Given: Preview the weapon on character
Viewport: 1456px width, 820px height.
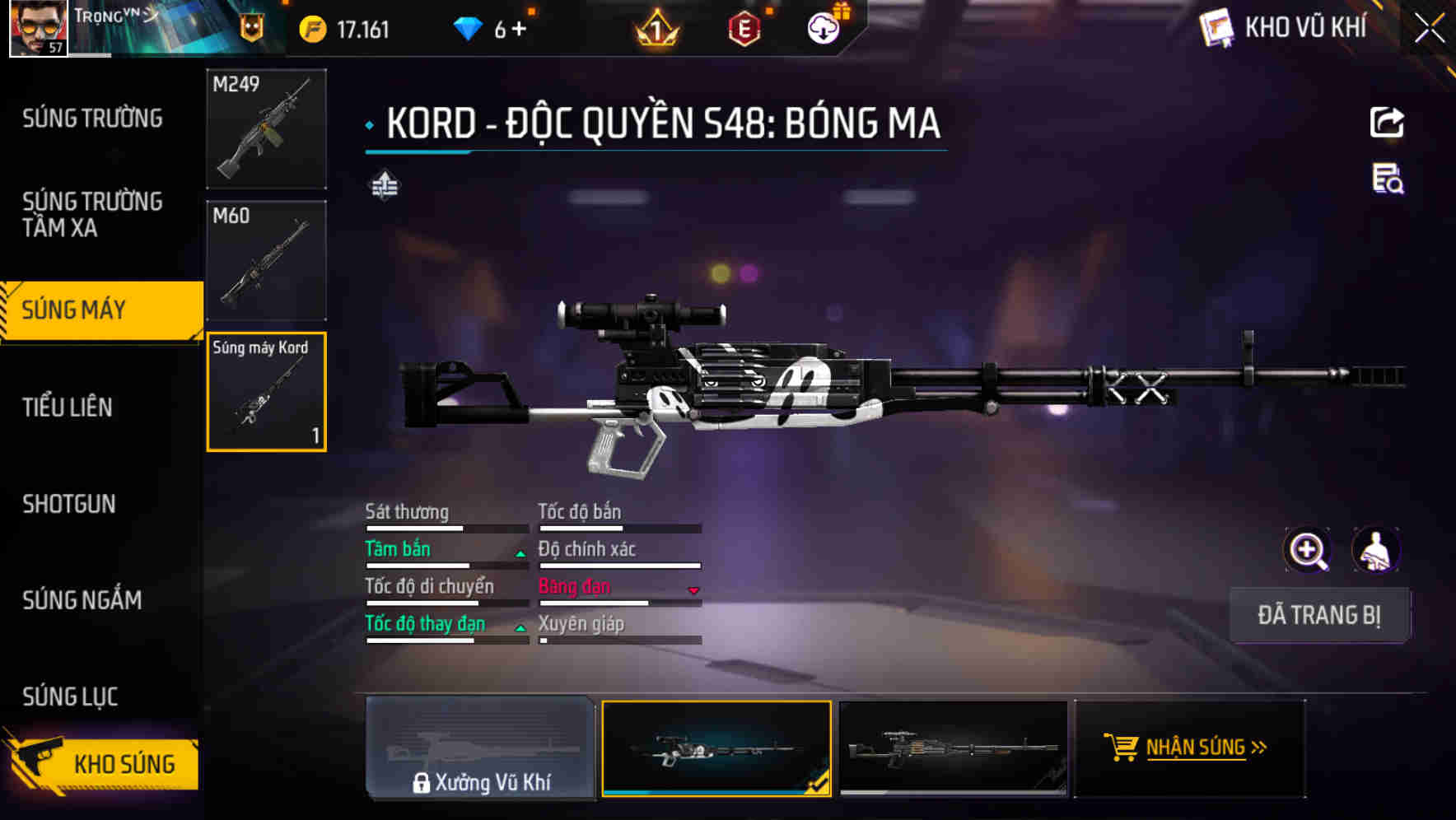Looking at the screenshot, I should 1375,550.
